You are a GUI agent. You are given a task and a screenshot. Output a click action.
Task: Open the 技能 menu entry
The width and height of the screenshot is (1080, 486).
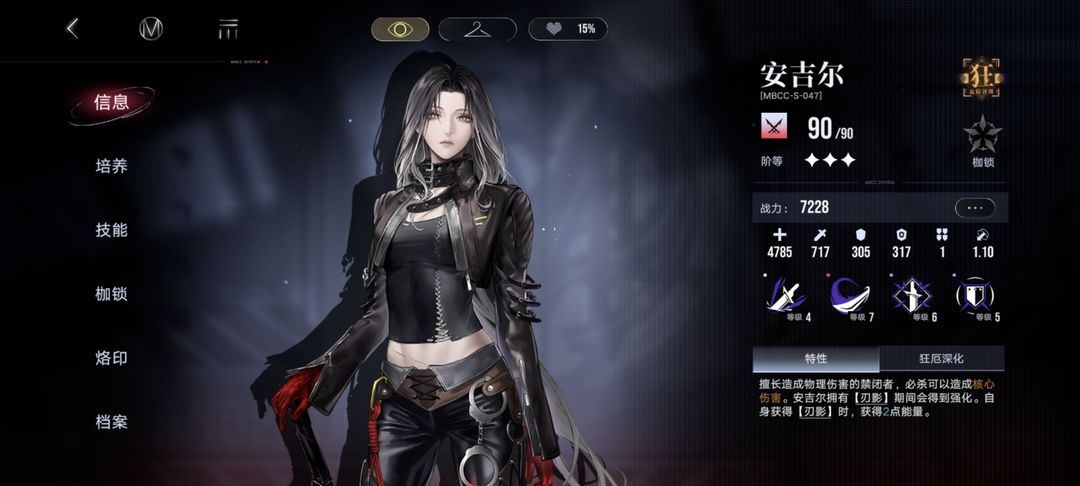coord(111,230)
